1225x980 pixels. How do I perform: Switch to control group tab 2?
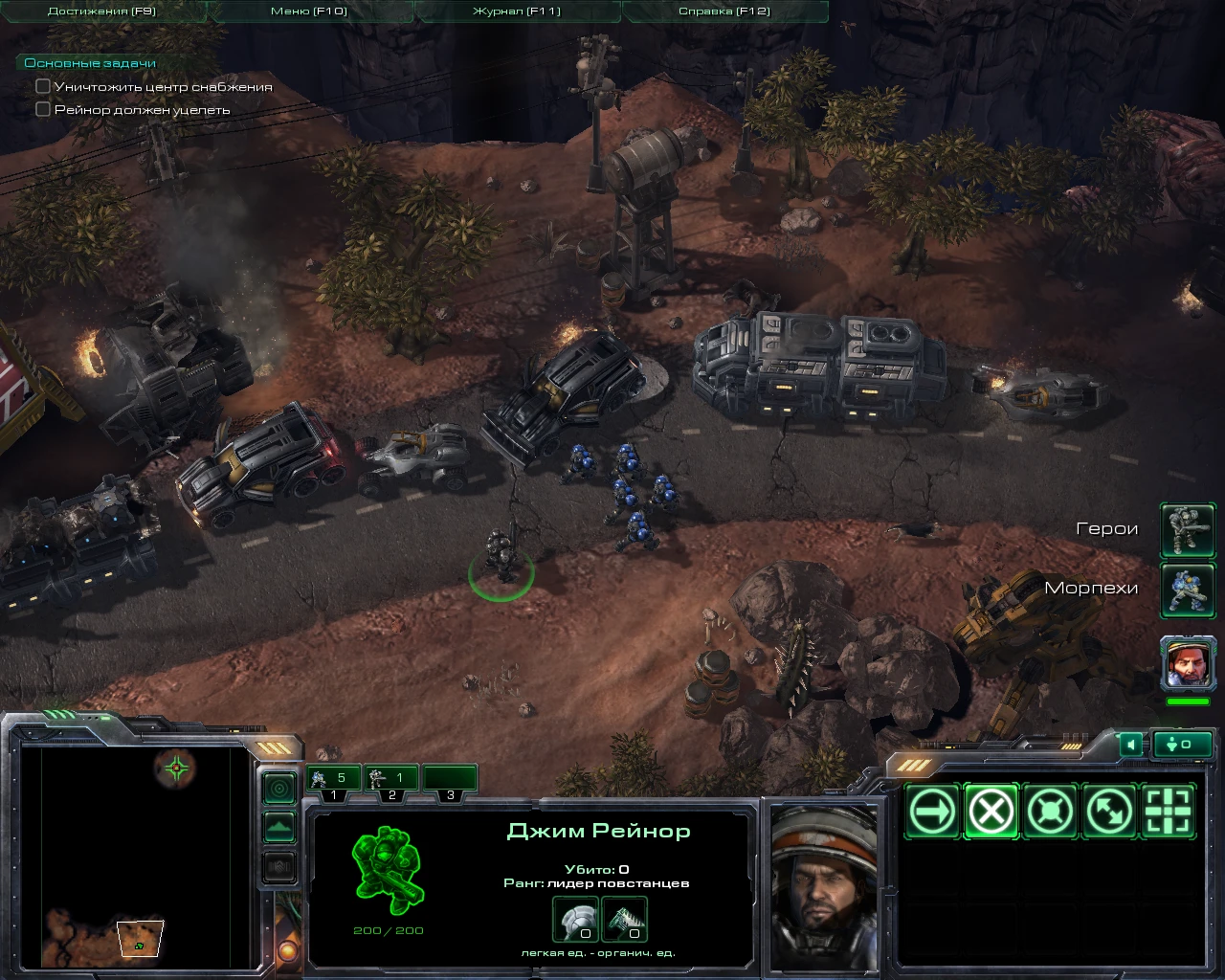tap(392, 777)
